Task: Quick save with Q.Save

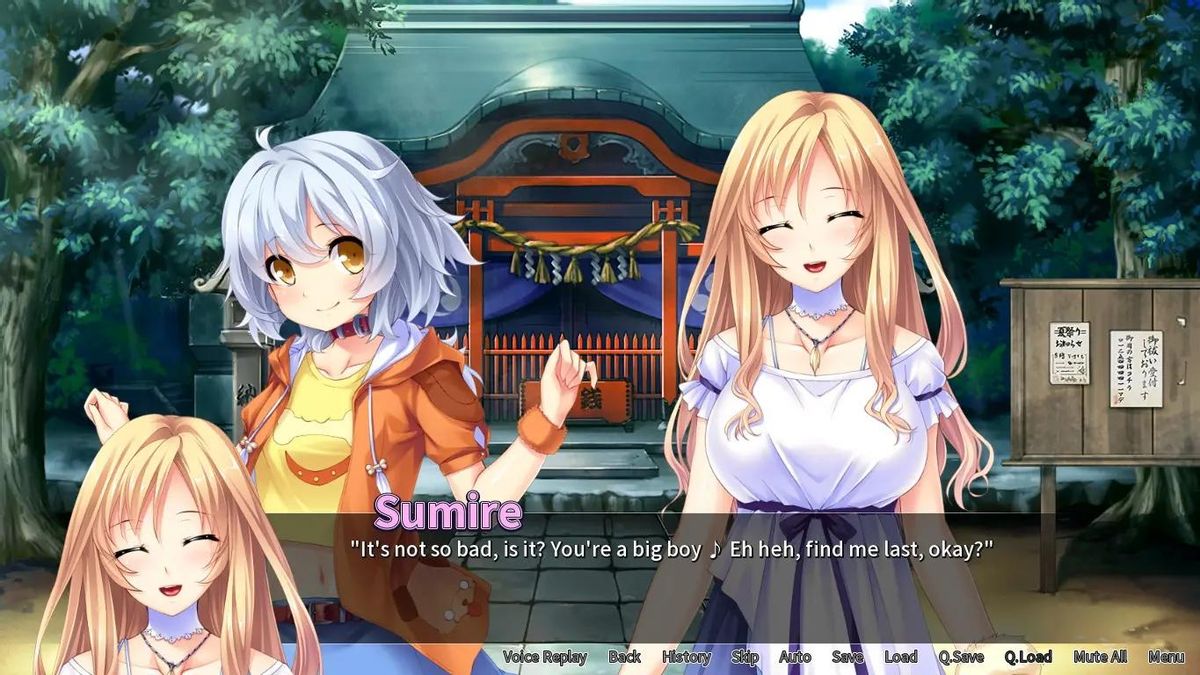Action: pos(960,657)
